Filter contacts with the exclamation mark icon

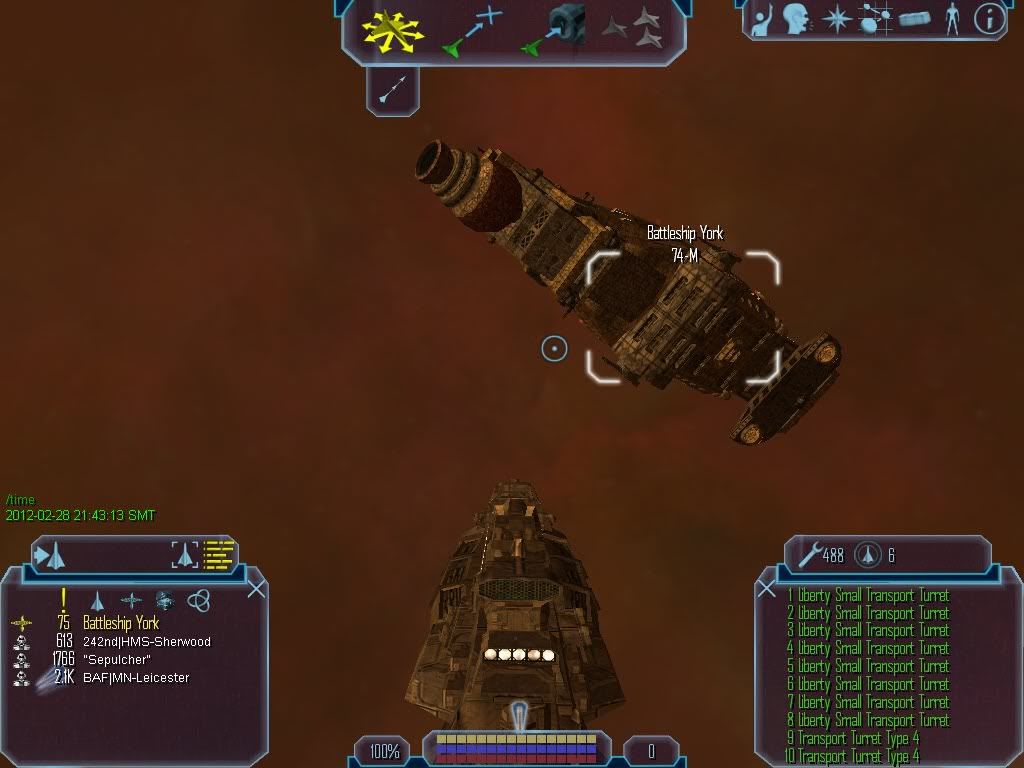coord(64,599)
